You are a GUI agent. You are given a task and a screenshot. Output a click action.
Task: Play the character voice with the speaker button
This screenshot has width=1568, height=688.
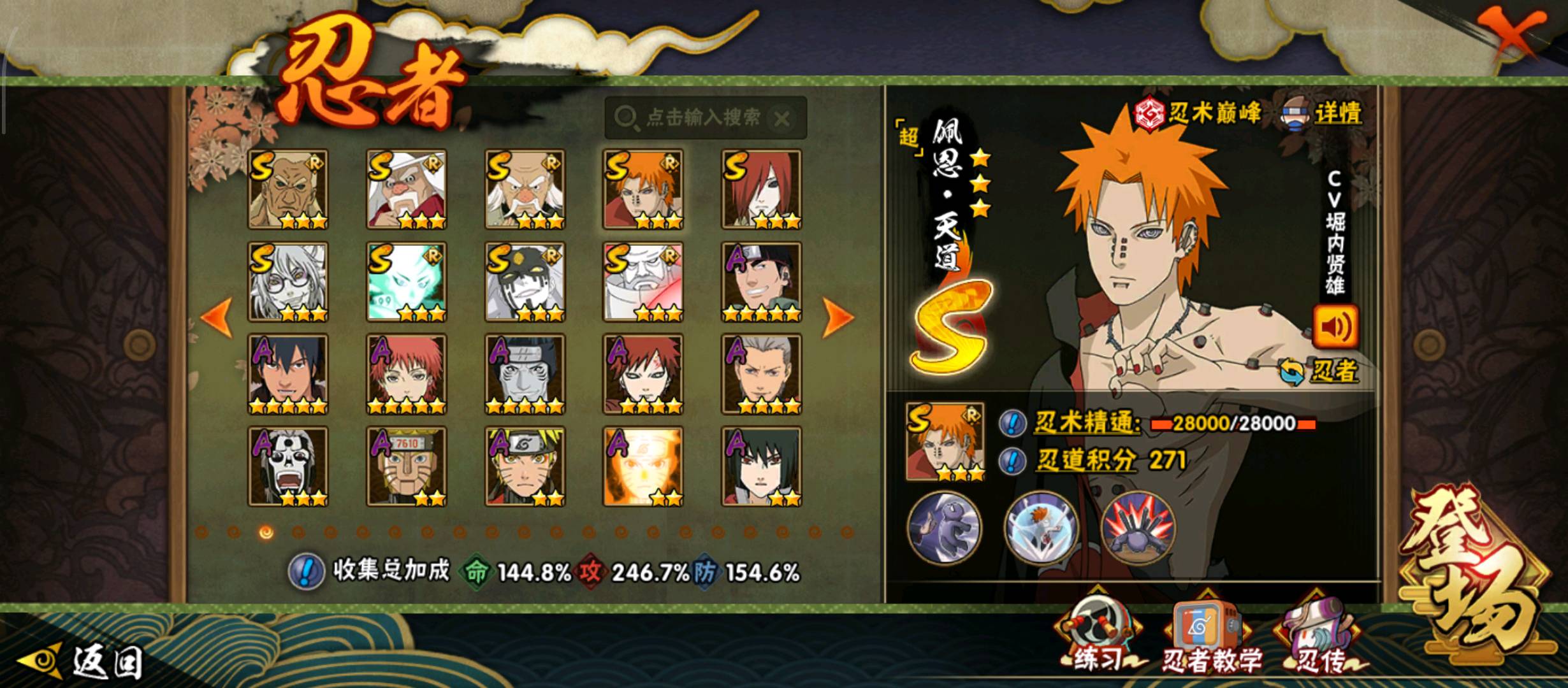[1335, 327]
